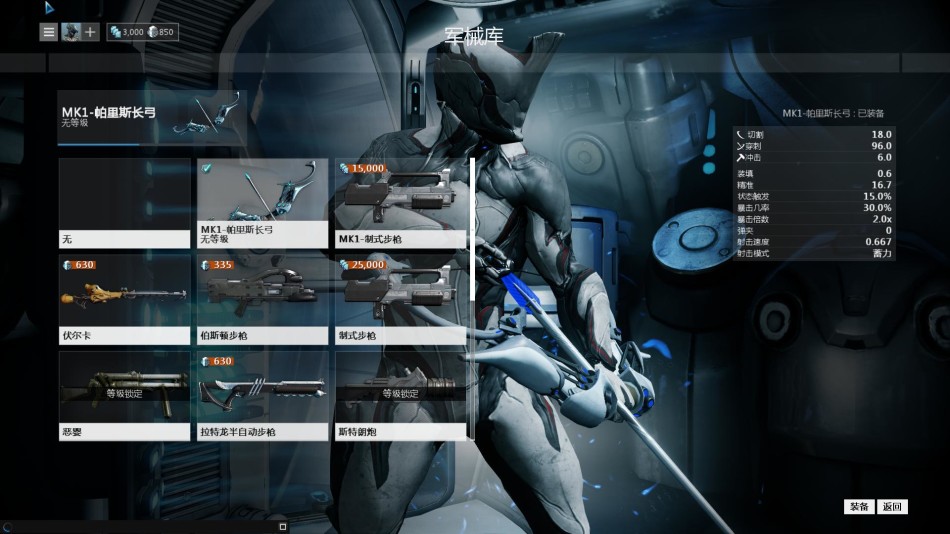Select the locked 恶婴 weapon tile
The width and height of the screenshot is (950, 534).
[124, 396]
